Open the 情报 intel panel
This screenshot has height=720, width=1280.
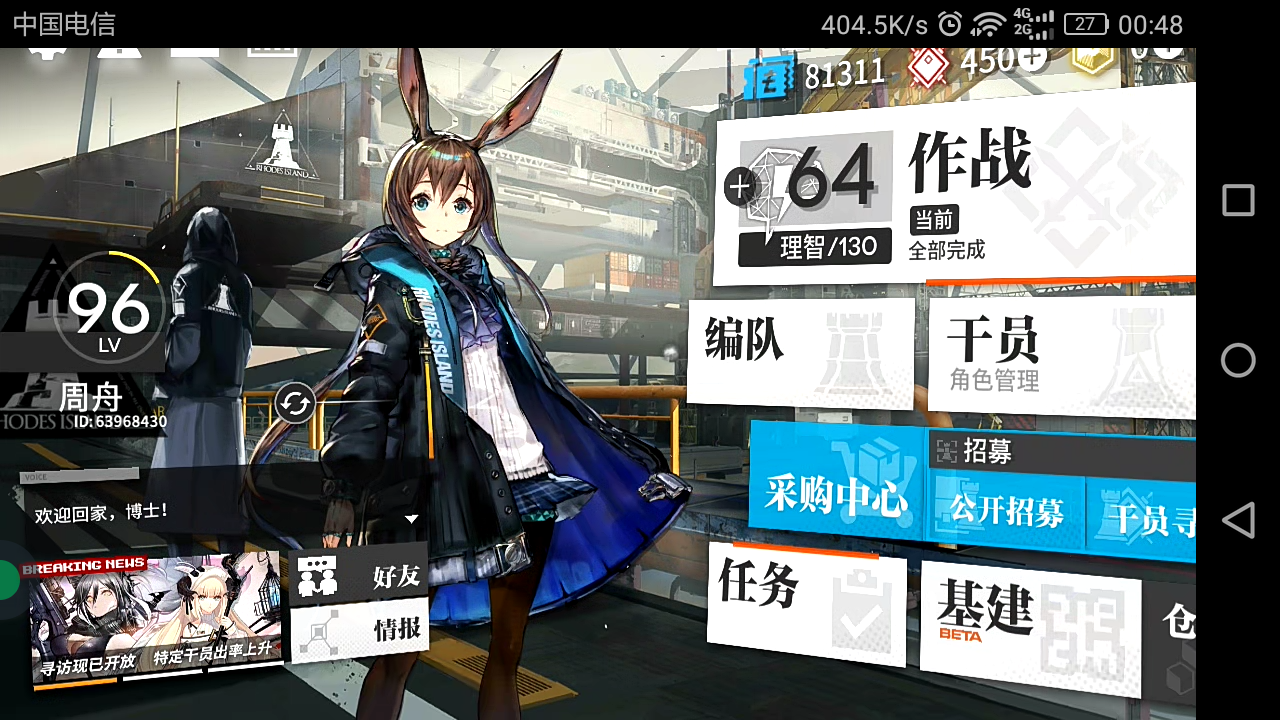(x=358, y=630)
